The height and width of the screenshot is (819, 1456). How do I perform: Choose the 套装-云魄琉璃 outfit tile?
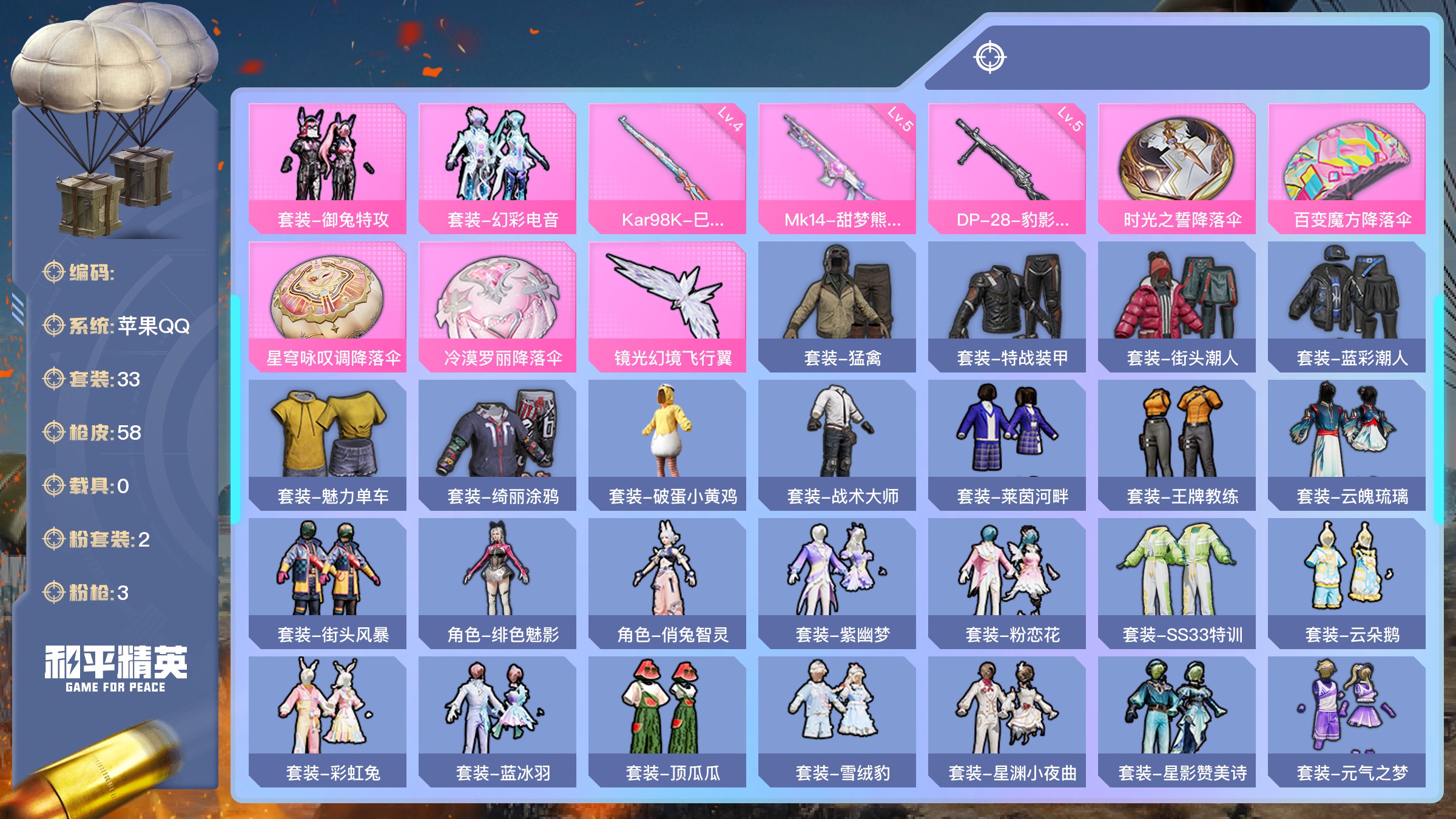pos(1347,445)
